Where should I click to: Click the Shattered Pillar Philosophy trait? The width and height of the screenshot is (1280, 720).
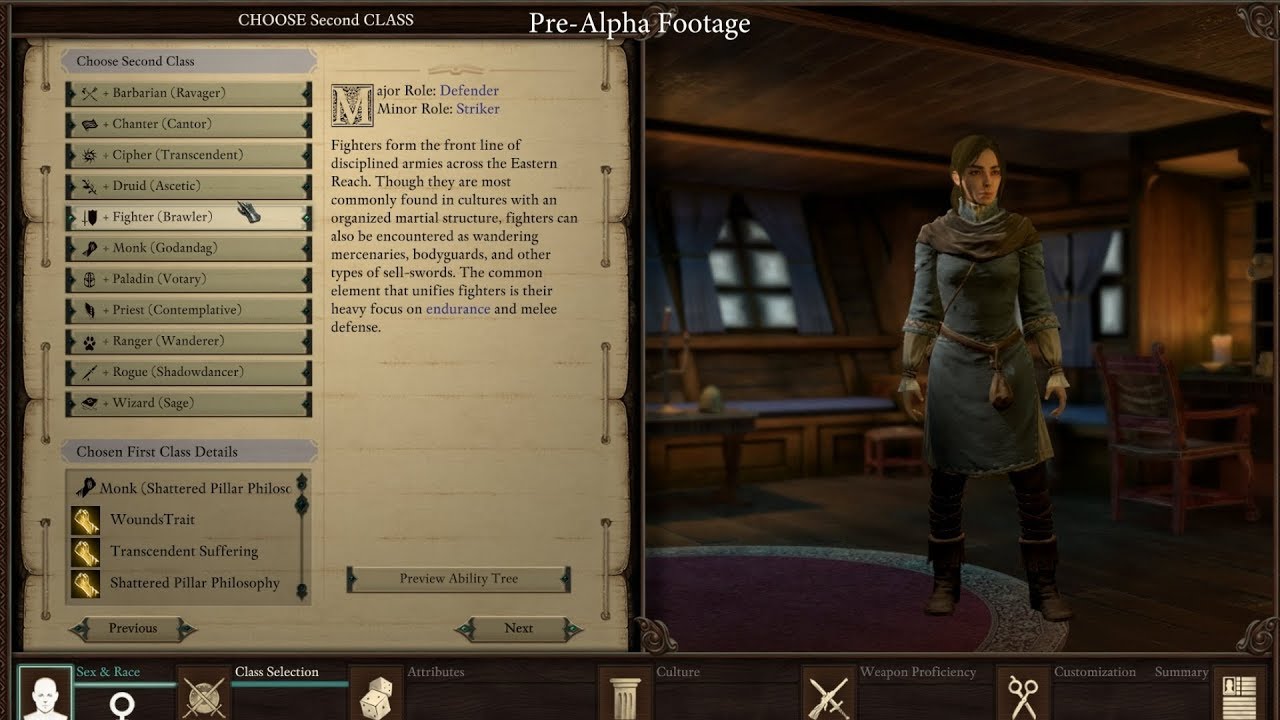pos(194,583)
